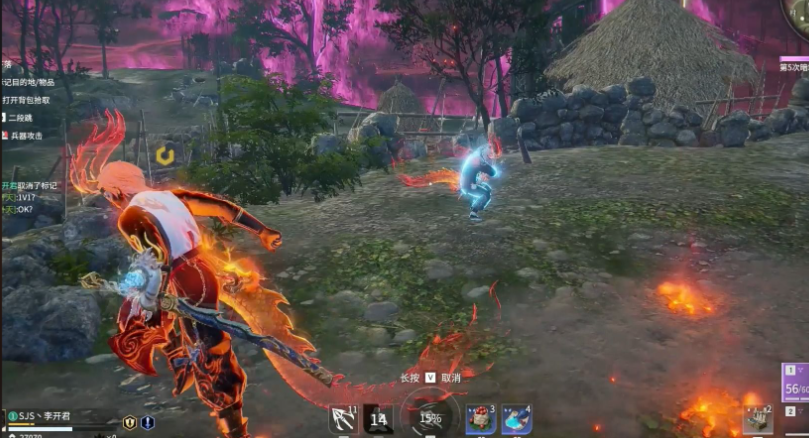Image resolution: width=810 pixels, height=438 pixels.
Task: Click the blue sword buff icon
Action: point(147,422)
